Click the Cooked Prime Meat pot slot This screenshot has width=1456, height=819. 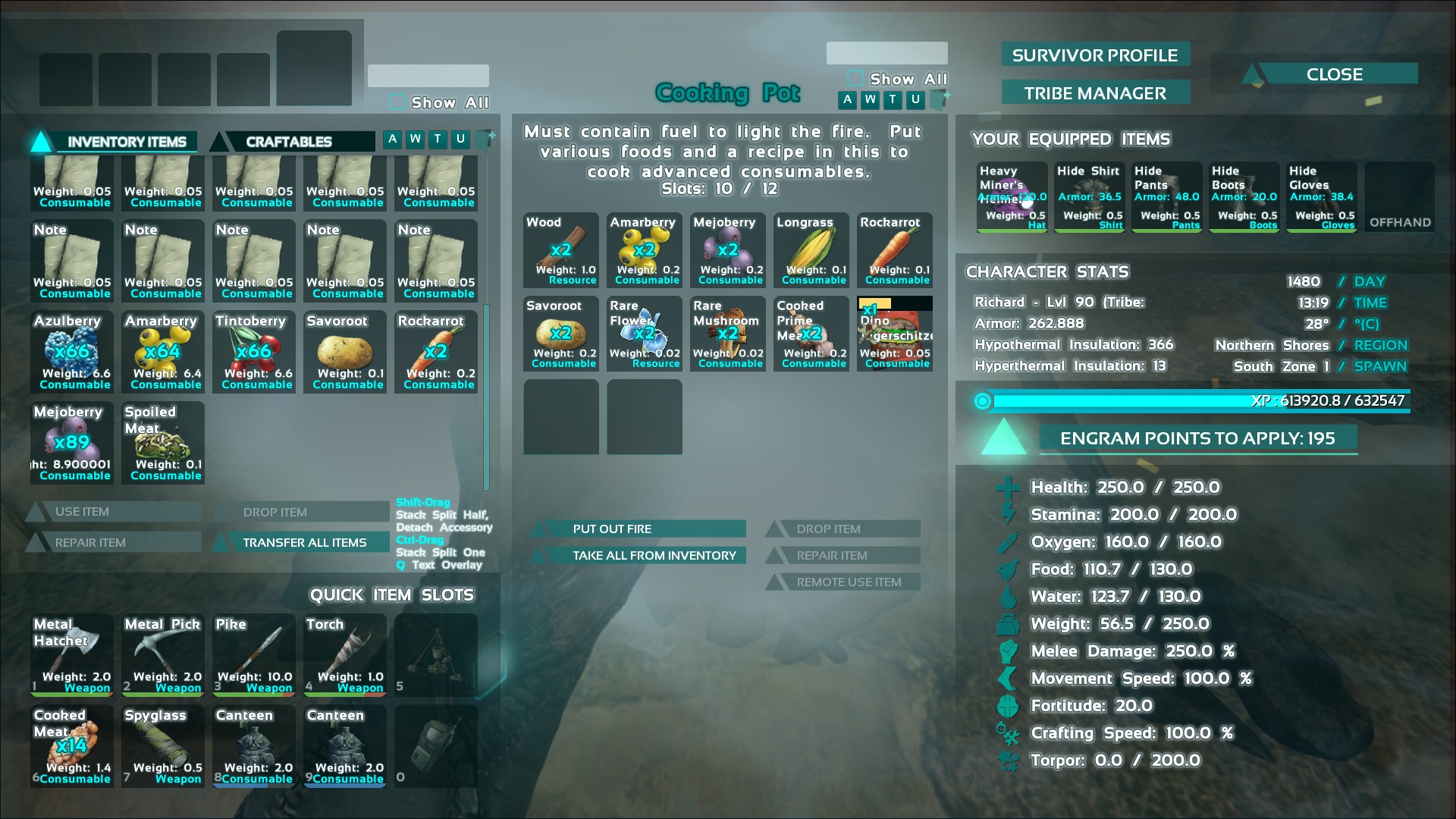811,334
